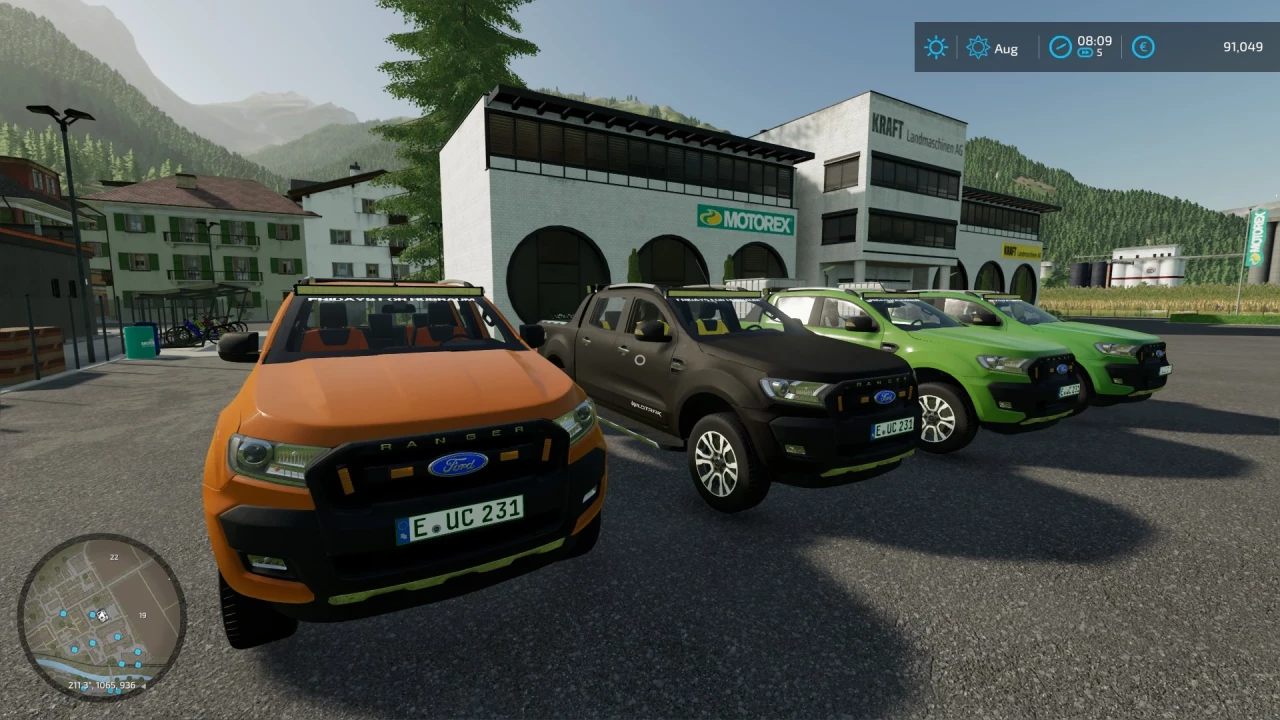Click the euro currency coin icon
Viewport: 1280px width, 720px height.
coord(1143,47)
